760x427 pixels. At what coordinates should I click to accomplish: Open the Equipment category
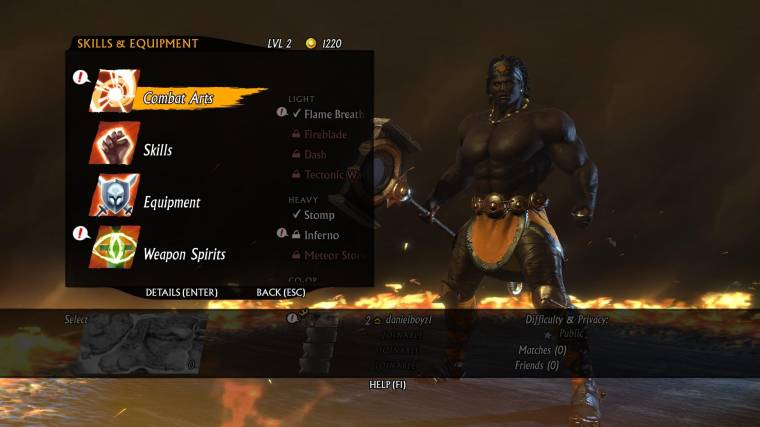(x=170, y=202)
